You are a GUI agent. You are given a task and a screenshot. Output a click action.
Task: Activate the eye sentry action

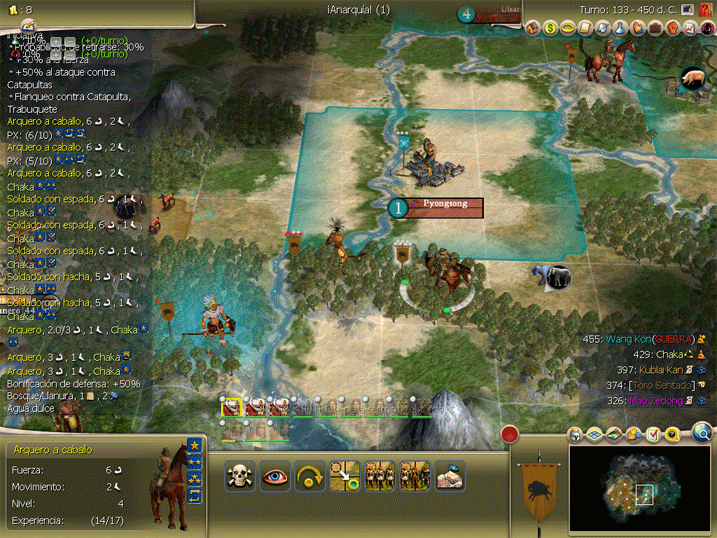point(276,475)
